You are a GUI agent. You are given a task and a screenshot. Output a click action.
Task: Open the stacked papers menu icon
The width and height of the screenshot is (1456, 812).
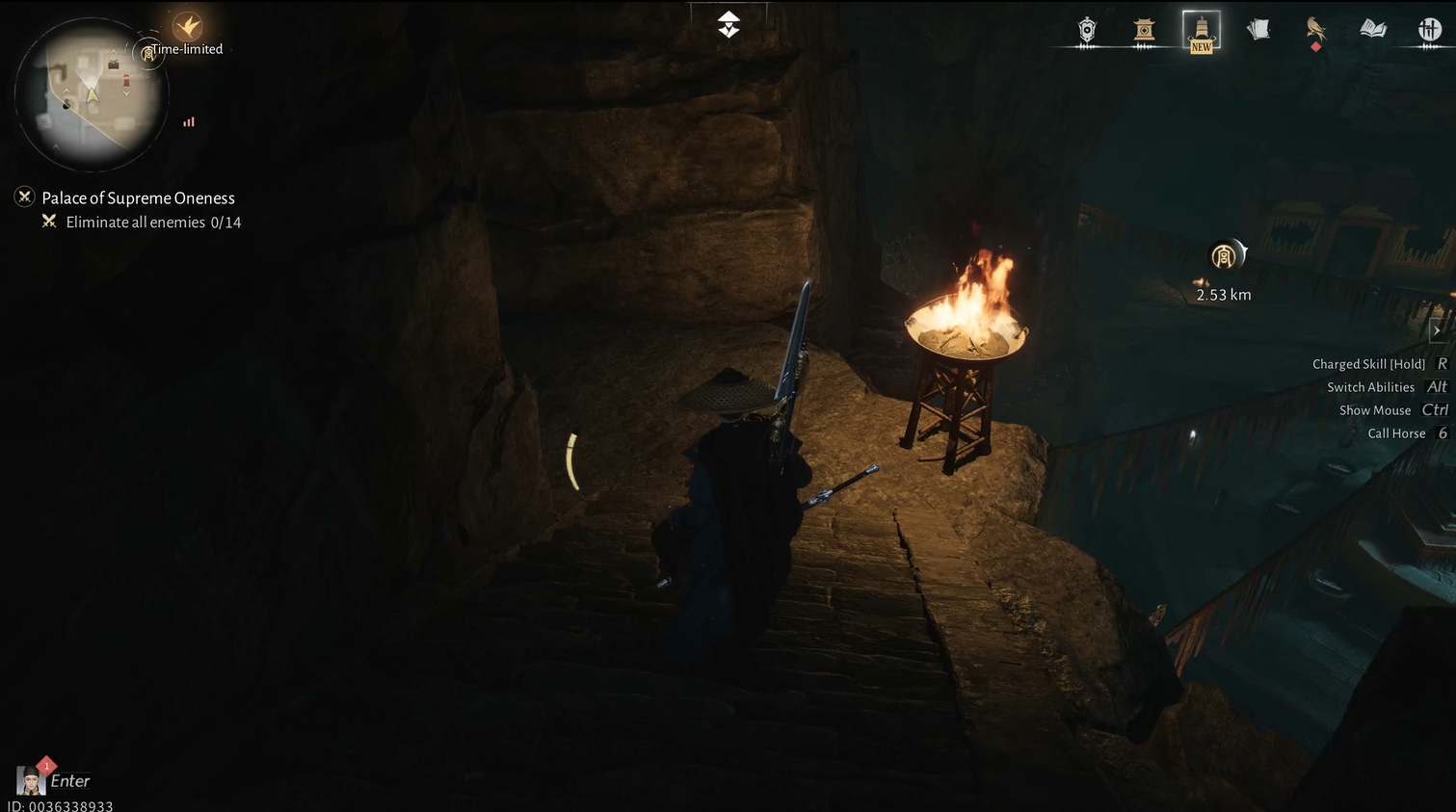(1258, 31)
